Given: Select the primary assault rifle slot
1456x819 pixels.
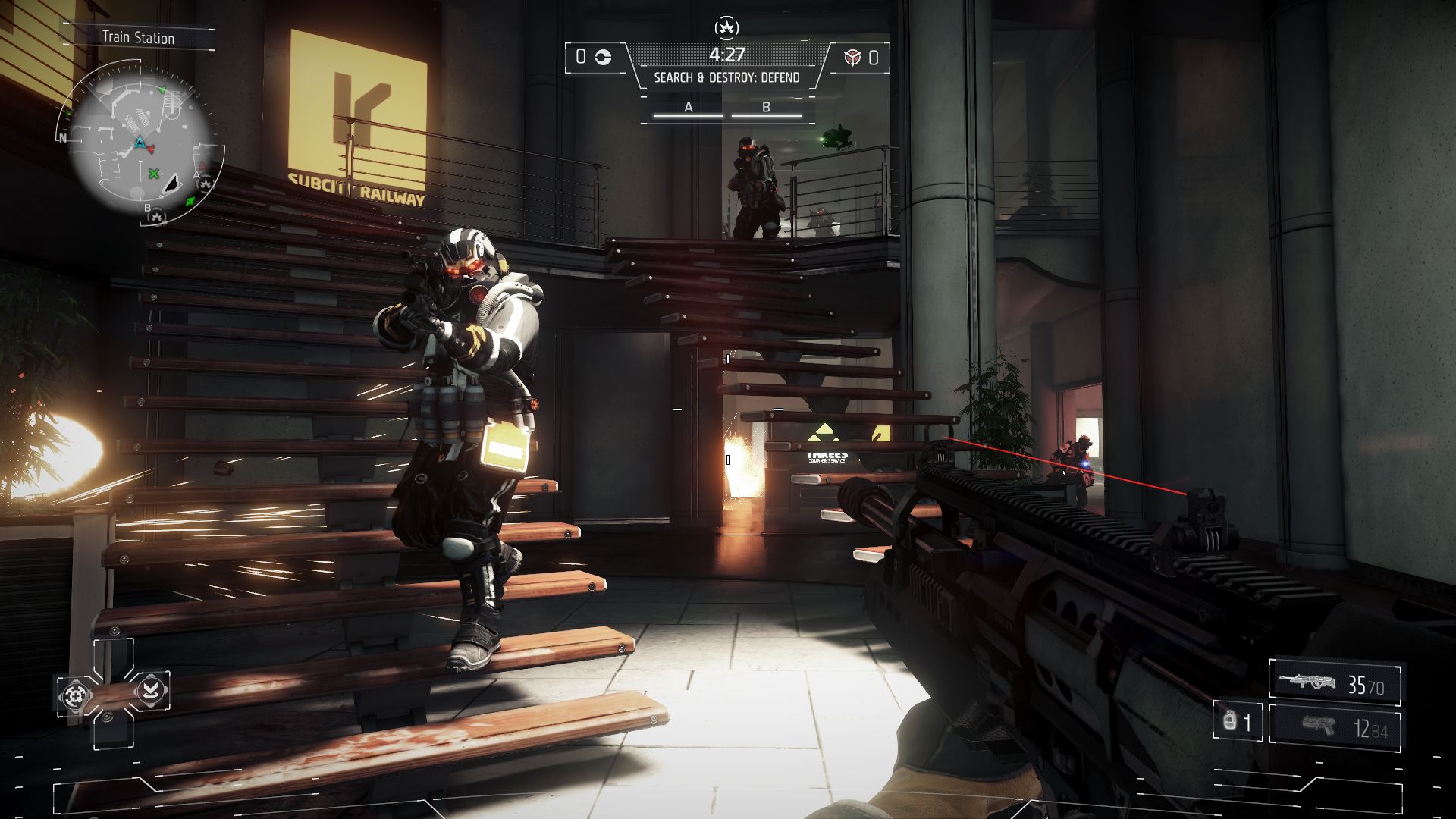Looking at the screenshot, I should [x=1333, y=683].
